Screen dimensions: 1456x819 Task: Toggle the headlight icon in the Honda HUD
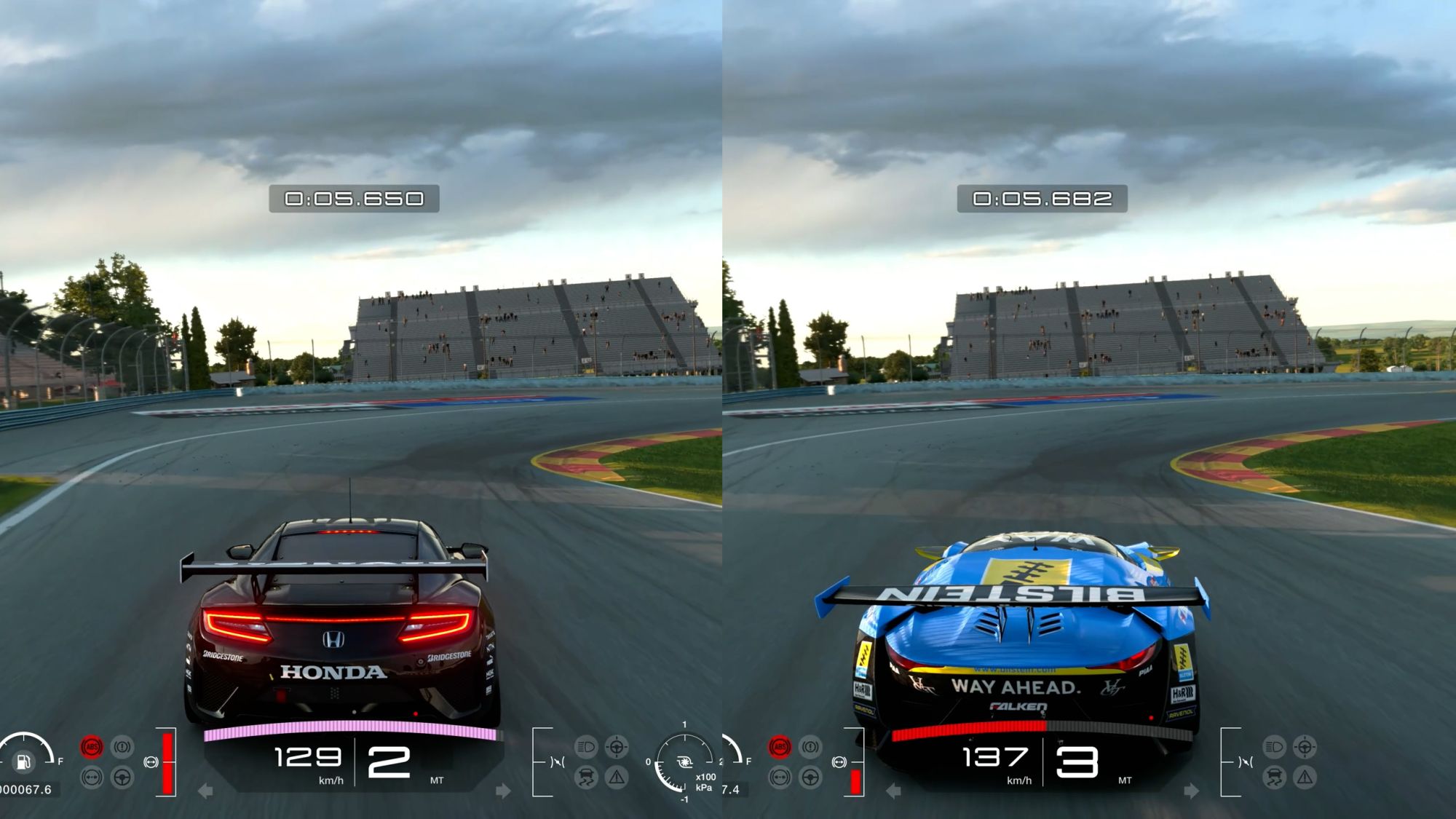(x=586, y=747)
